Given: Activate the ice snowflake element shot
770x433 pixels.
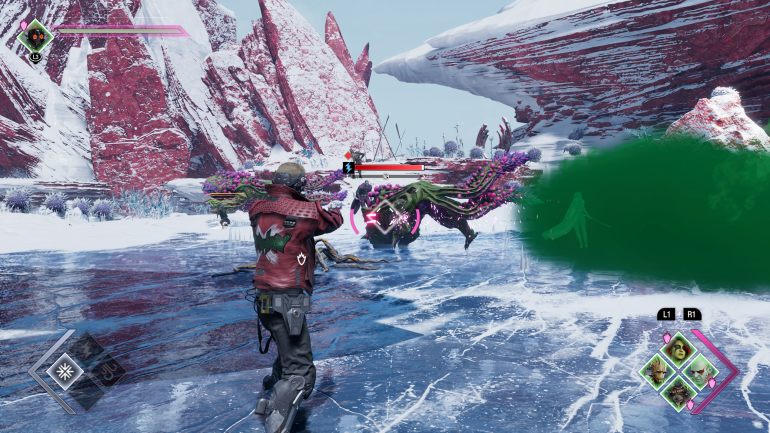Looking at the screenshot, I should coord(66,371).
